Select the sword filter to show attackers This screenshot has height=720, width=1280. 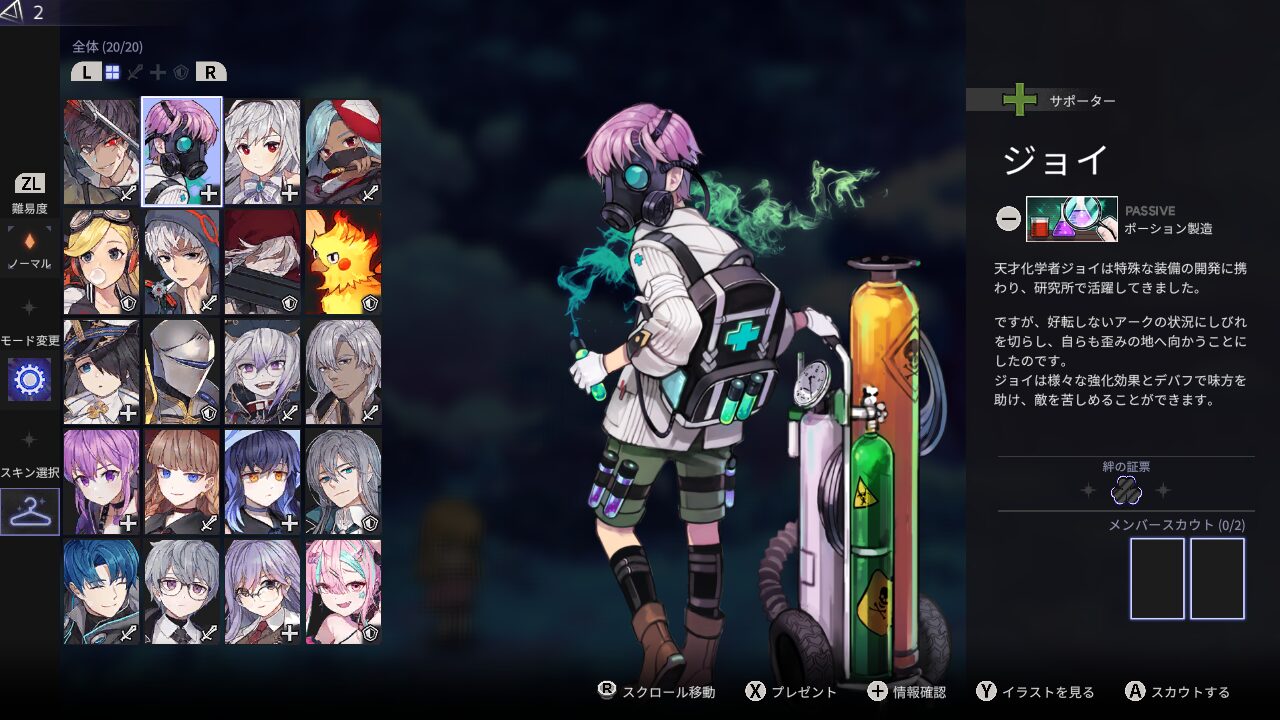135,71
